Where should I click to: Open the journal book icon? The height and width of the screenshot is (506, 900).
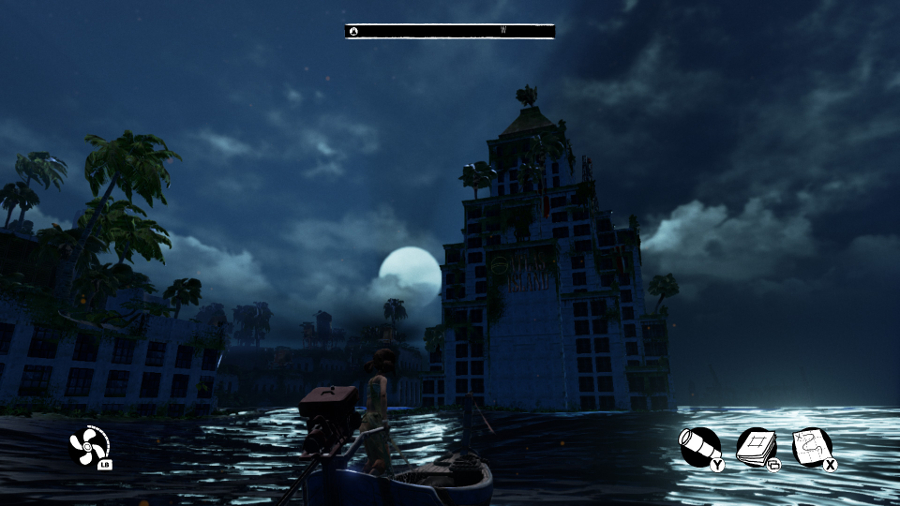pos(756,446)
